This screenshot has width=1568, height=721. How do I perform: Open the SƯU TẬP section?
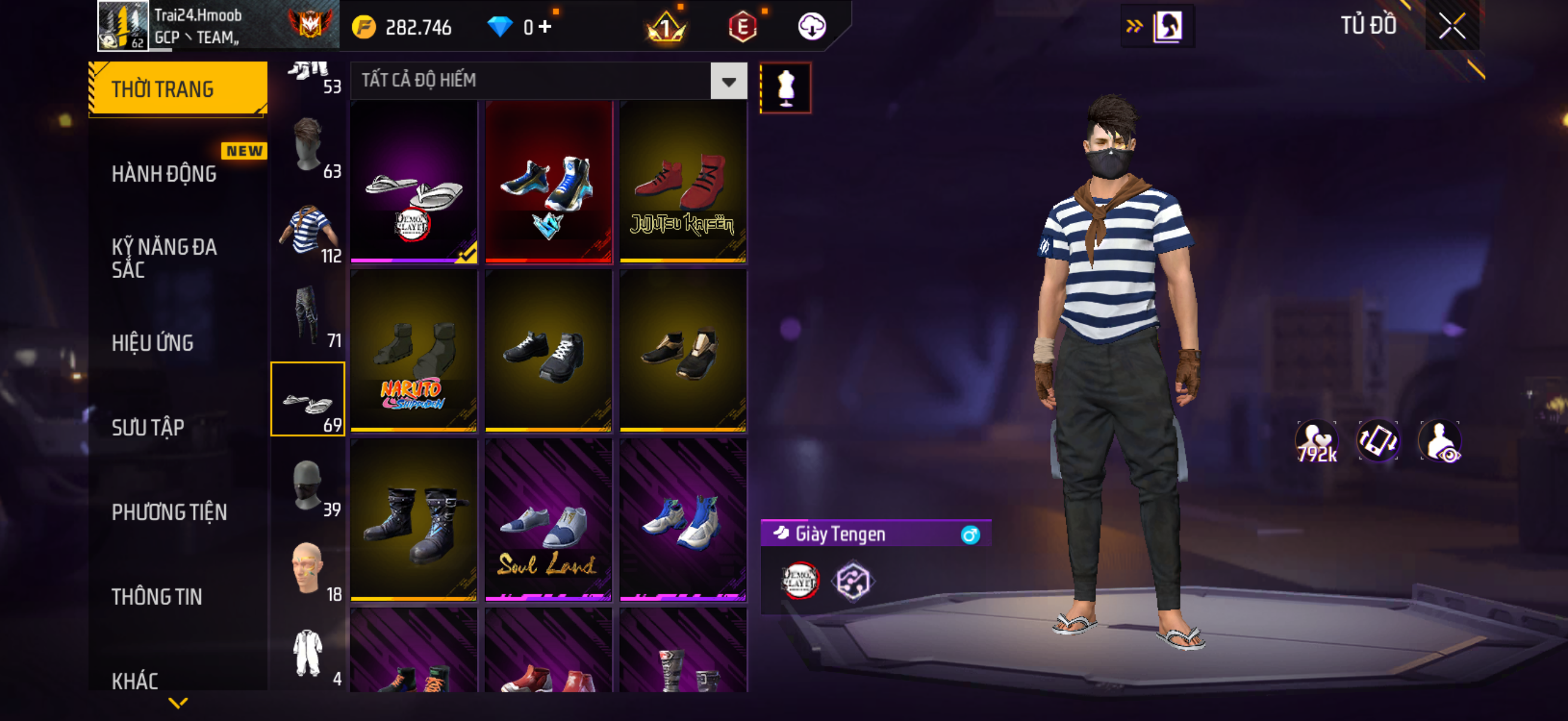(x=147, y=427)
